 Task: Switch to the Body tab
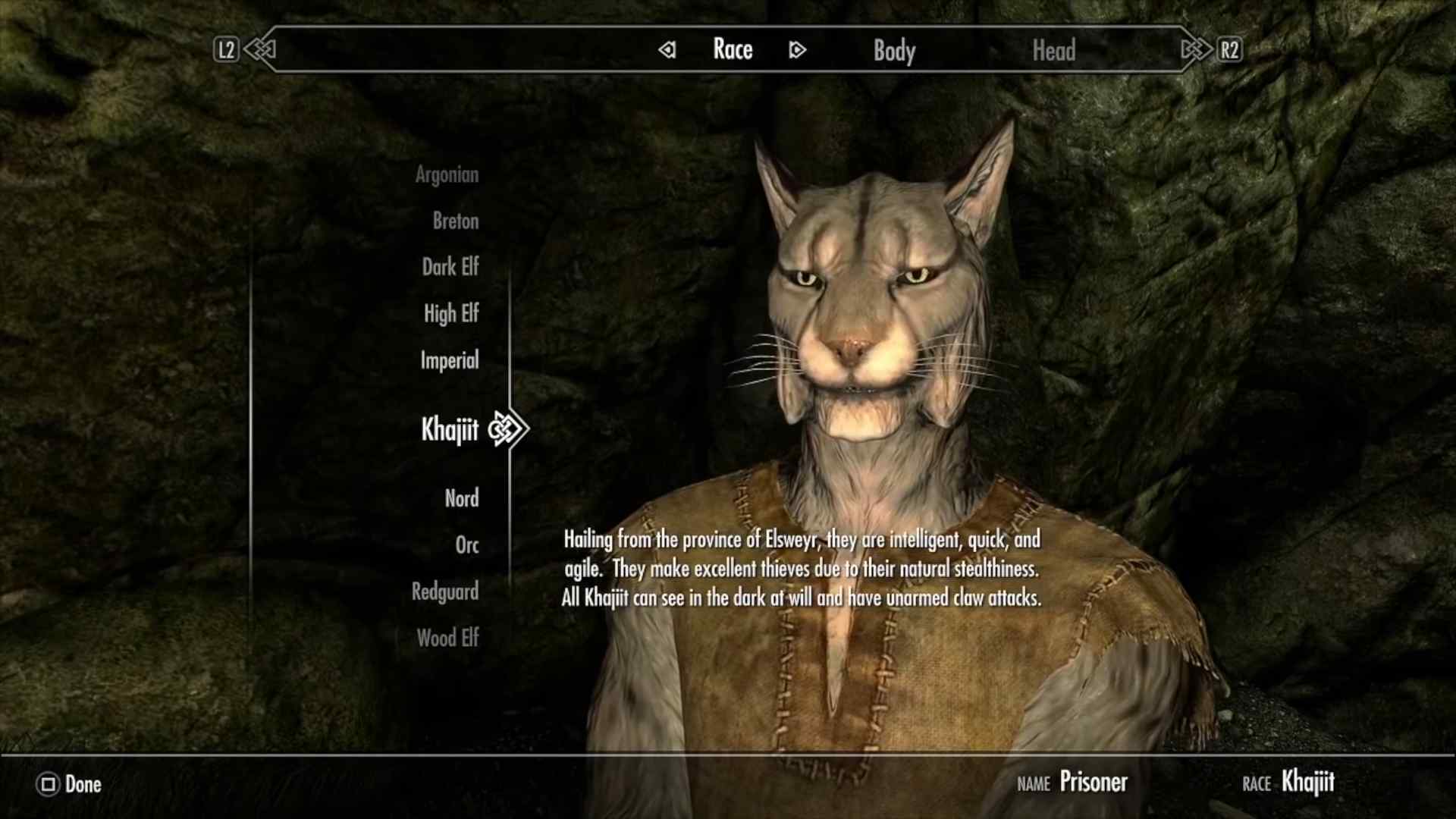tap(893, 51)
